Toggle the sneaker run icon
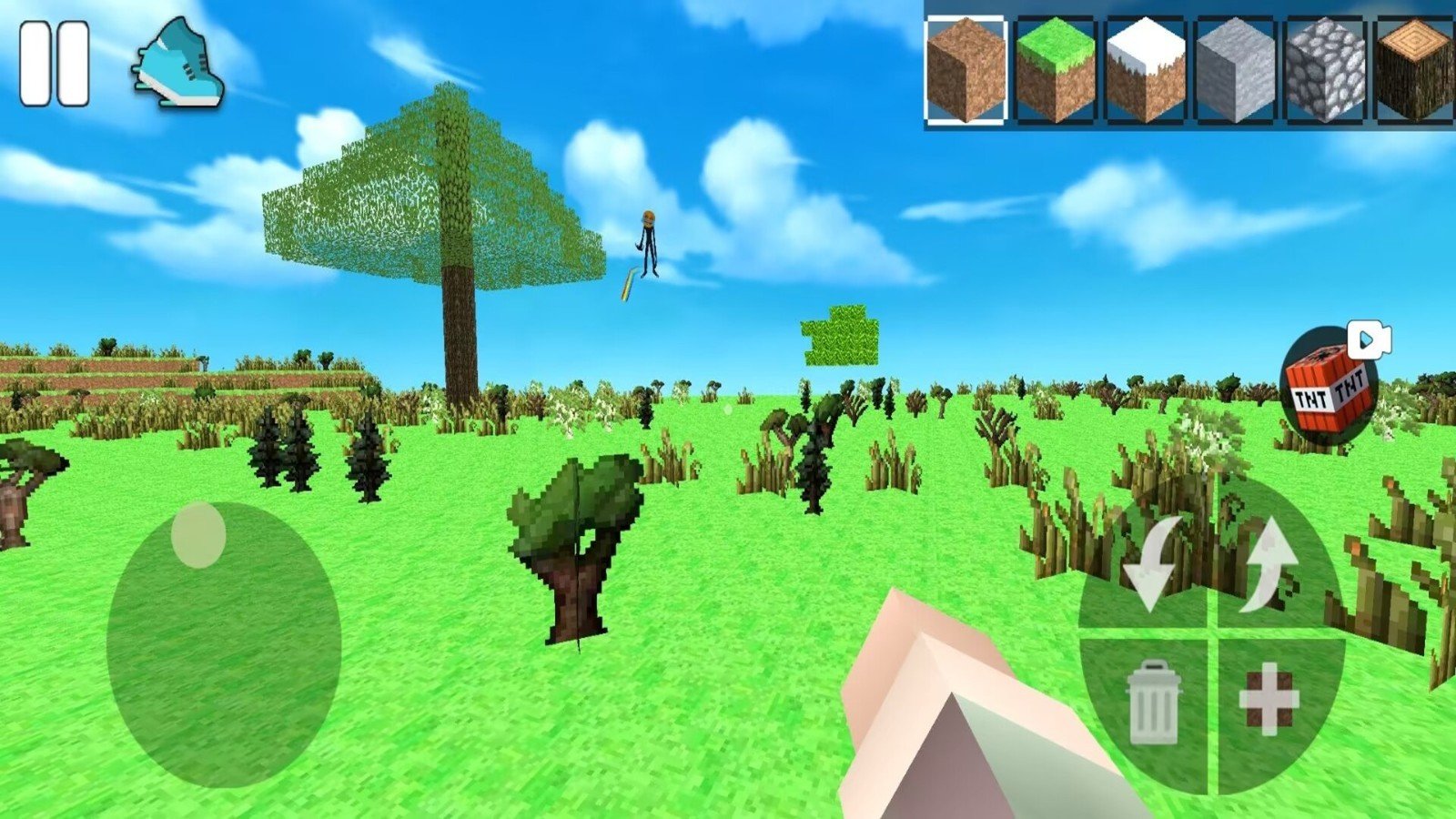 [178, 64]
